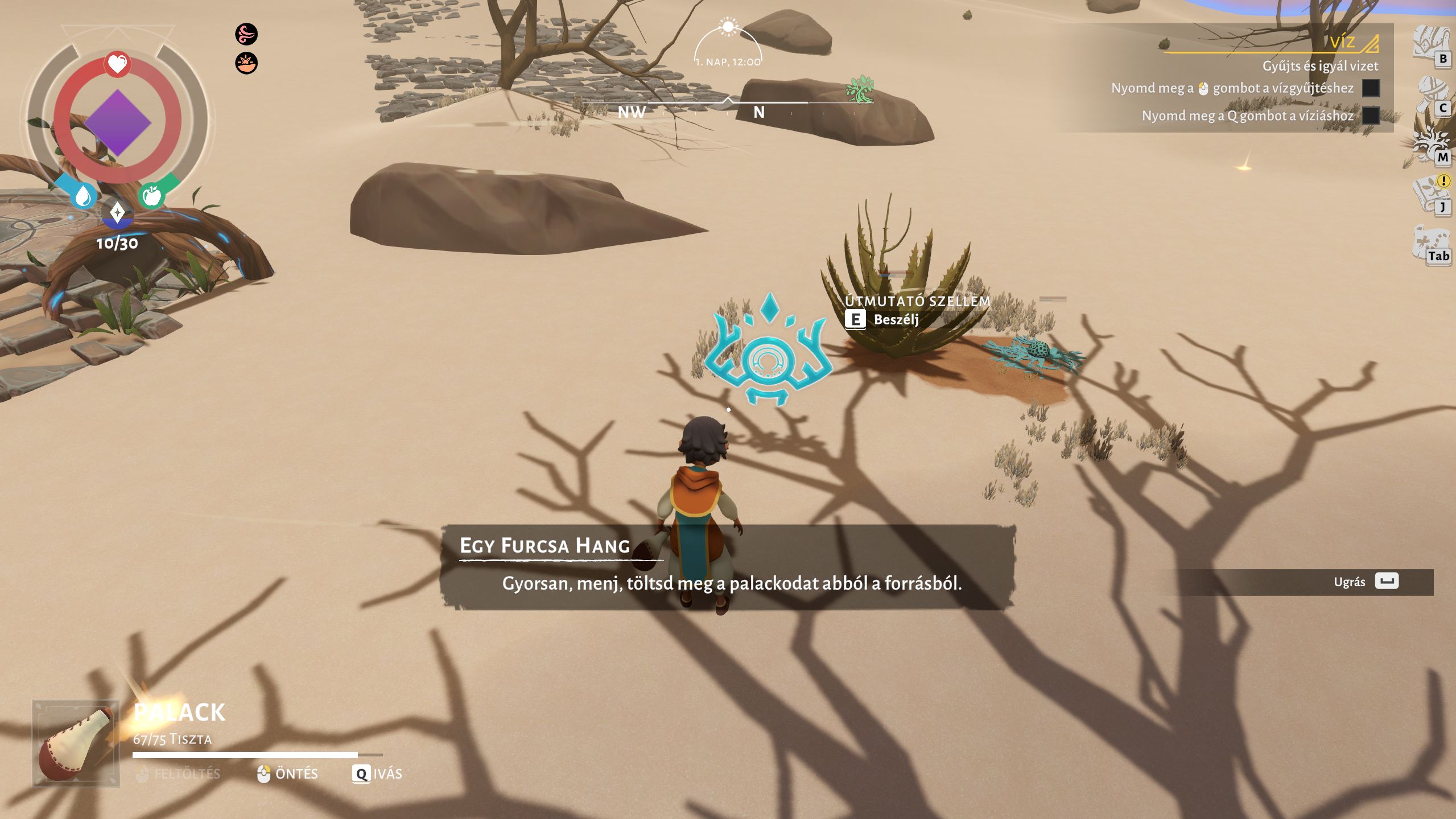Click the pink wind status effect icon
Image resolution: width=1456 pixels, height=819 pixels.
(x=246, y=34)
